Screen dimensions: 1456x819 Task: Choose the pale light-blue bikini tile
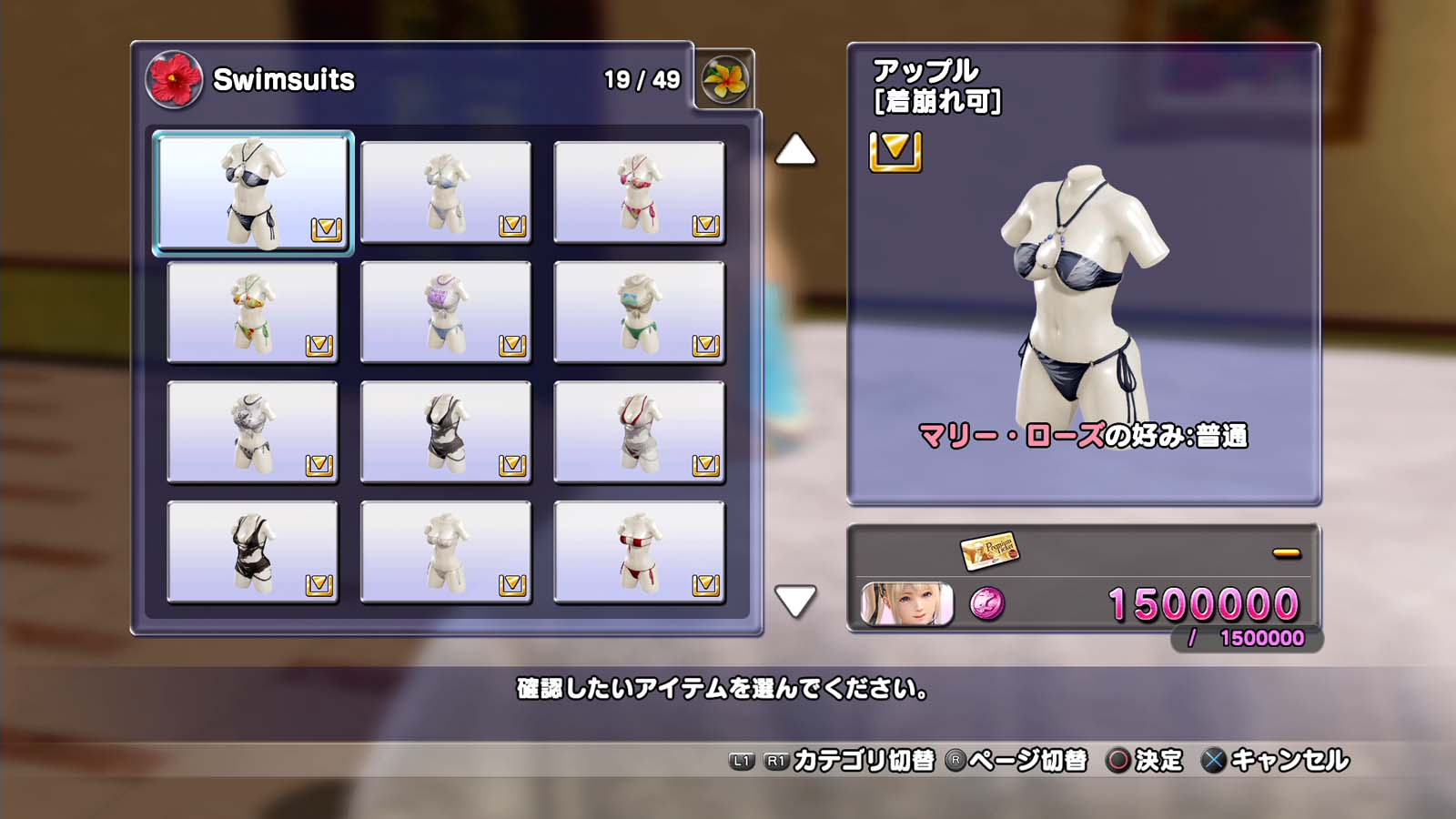click(x=446, y=192)
